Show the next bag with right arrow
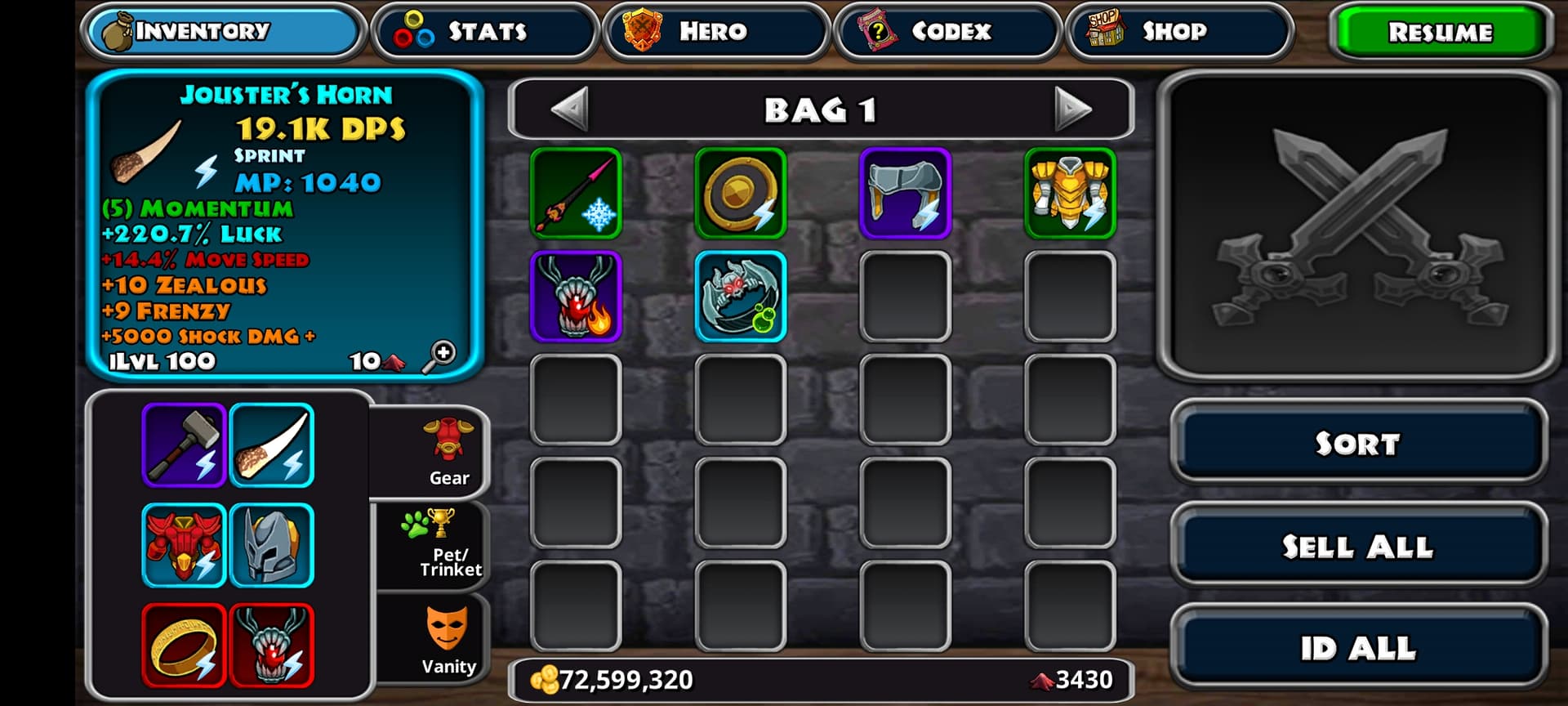The width and height of the screenshot is (1568, 706). 1072,109
